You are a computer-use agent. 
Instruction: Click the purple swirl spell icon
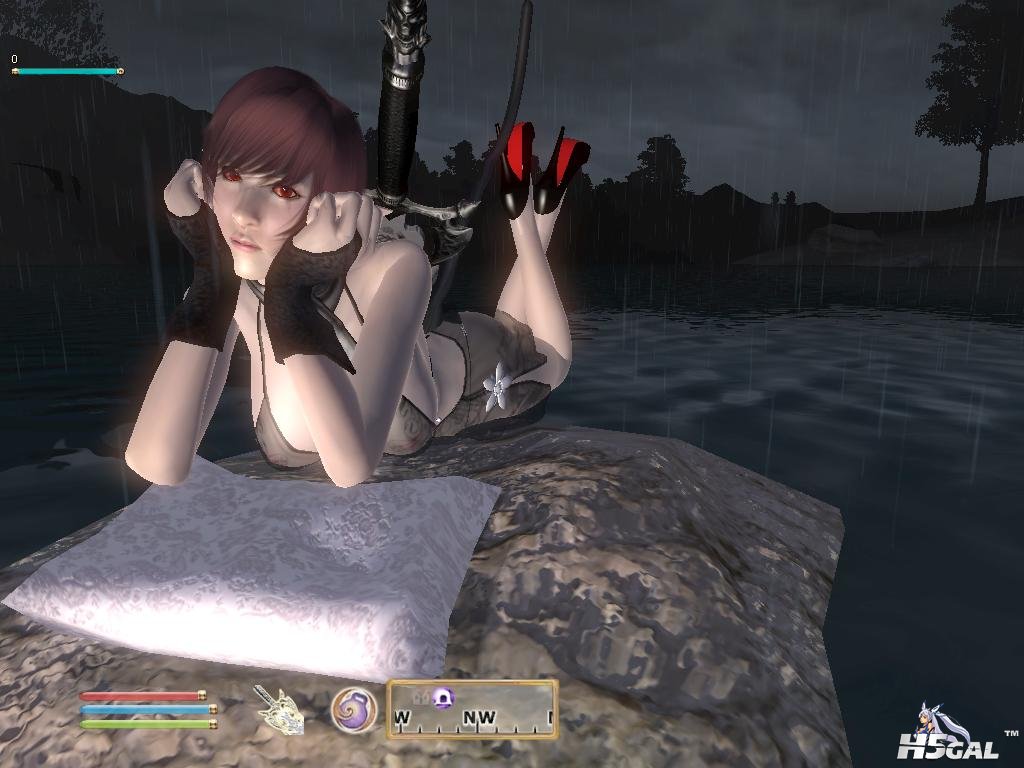pyautogui.click(x=354, y=709)
